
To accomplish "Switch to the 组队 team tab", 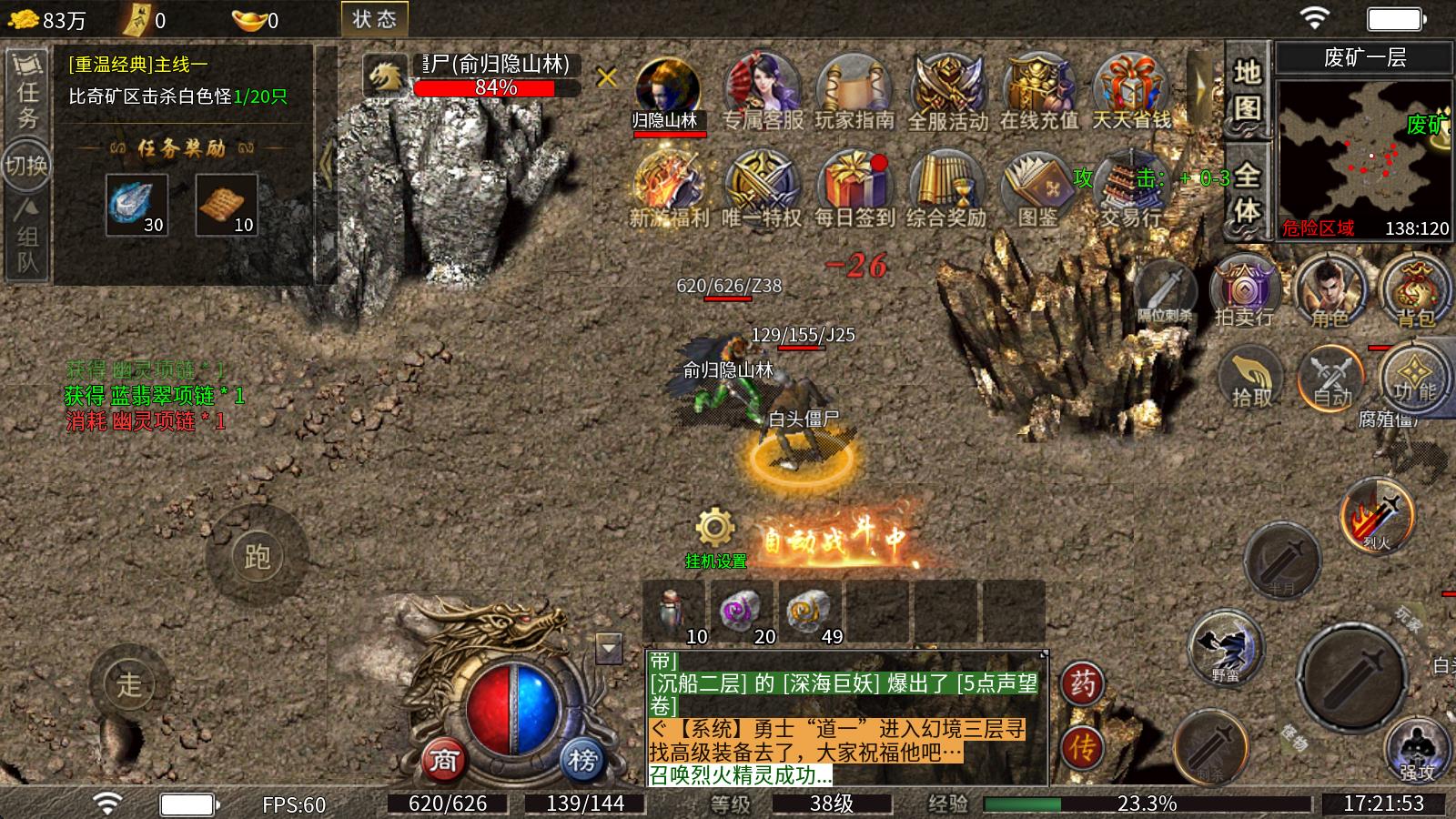I will coord(27,238).
